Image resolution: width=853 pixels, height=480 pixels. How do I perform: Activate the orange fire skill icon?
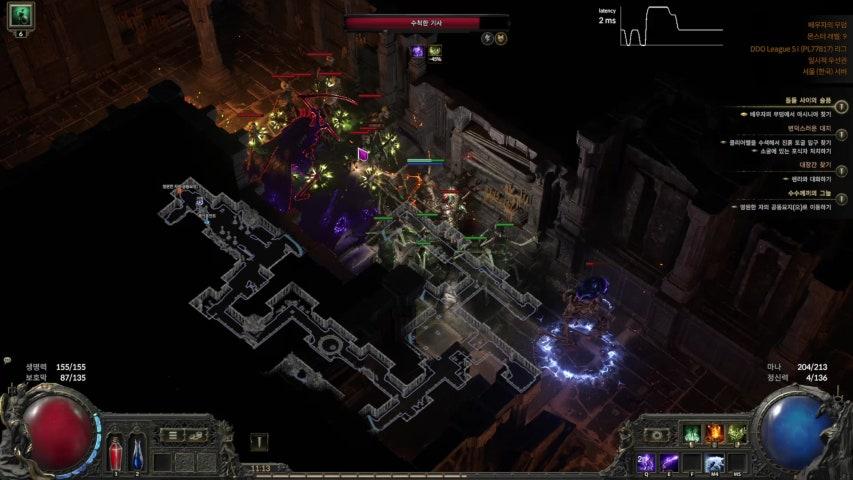[714, 434]
